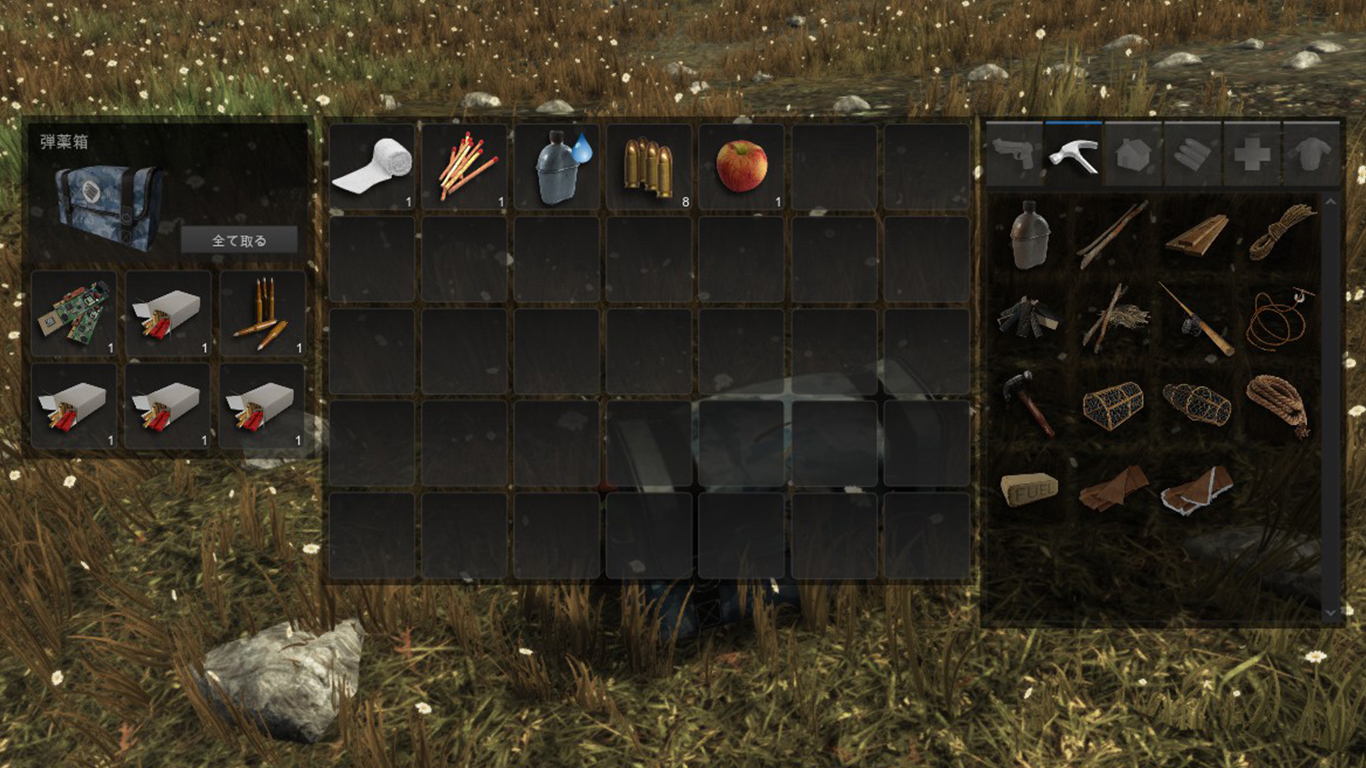Switch to the pistol weapons crafting tab
This screenshot has width=1366, height=768.
click(x=1014, y=154)
